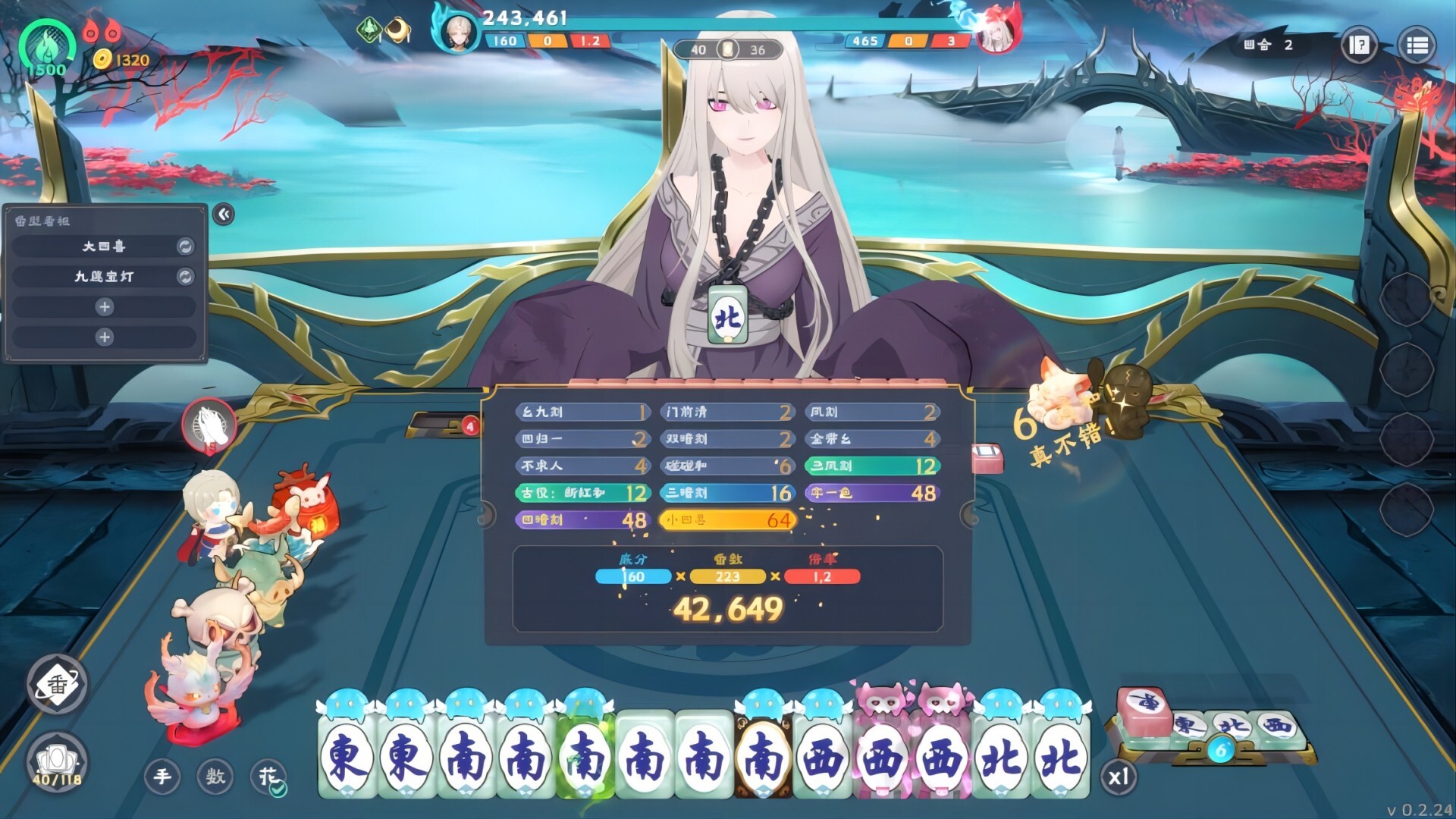Toggle the 手 hand display option

pyautogui.click(x=165, y=777)
